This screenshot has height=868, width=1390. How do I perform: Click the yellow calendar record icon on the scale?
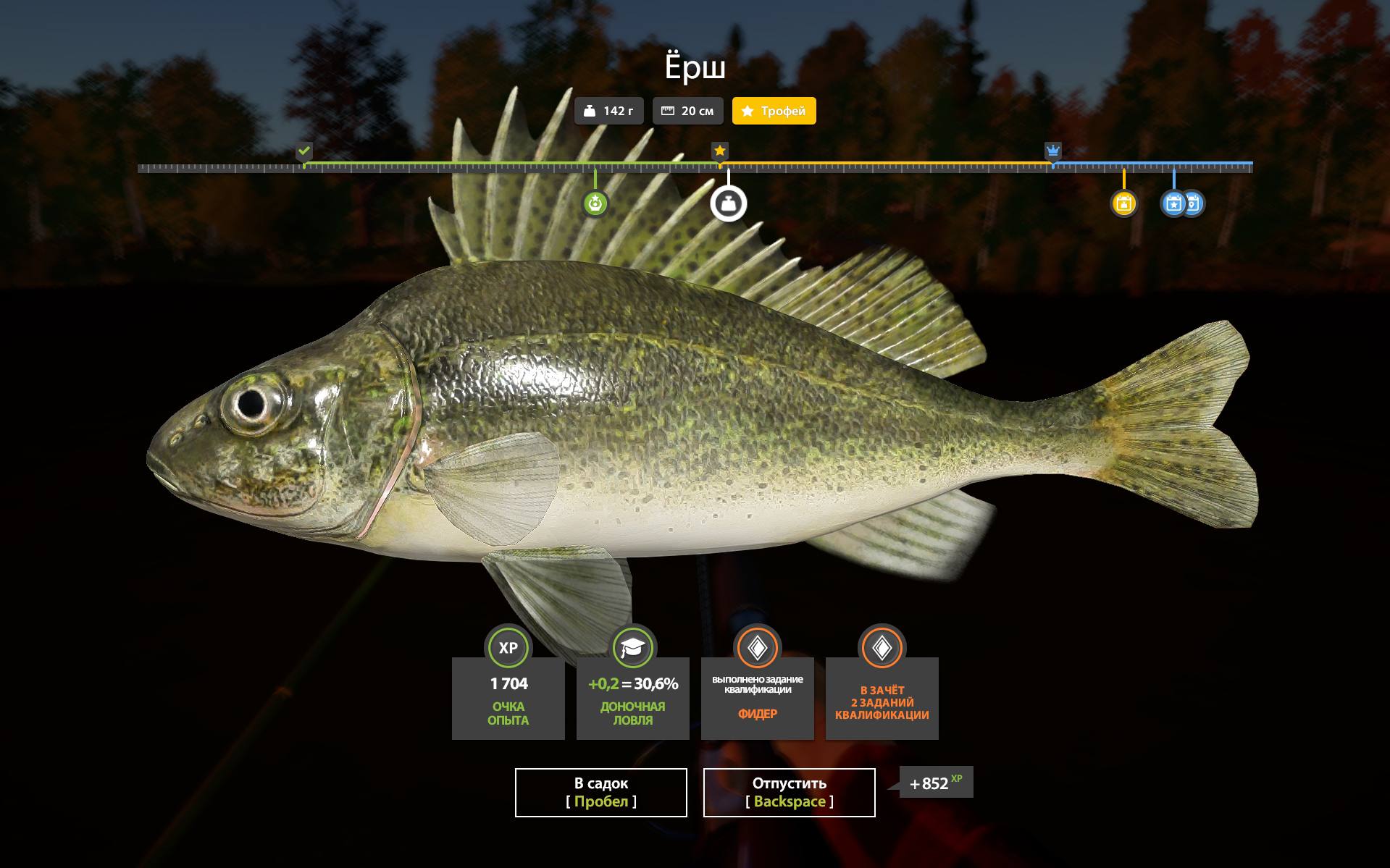click(1123, 203)
